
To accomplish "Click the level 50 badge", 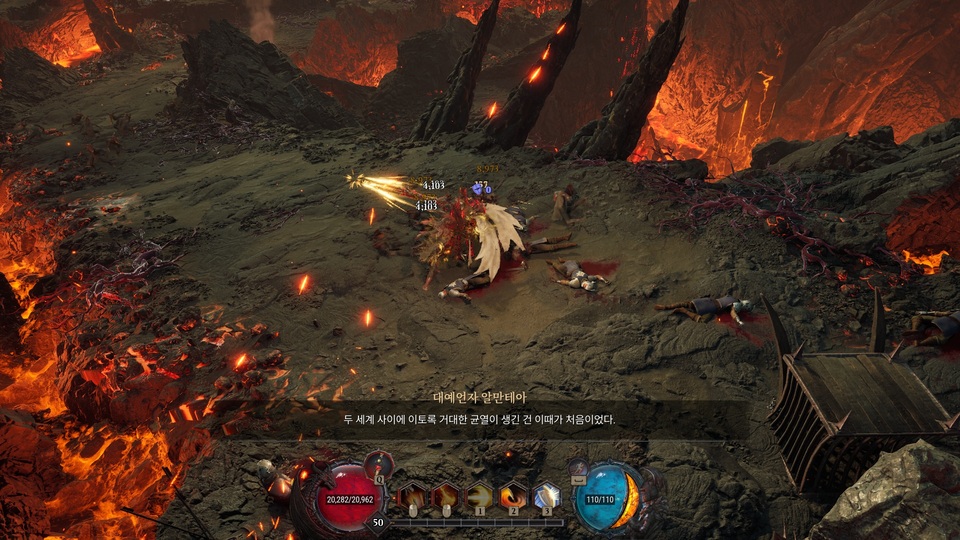I will click(378, 521).
